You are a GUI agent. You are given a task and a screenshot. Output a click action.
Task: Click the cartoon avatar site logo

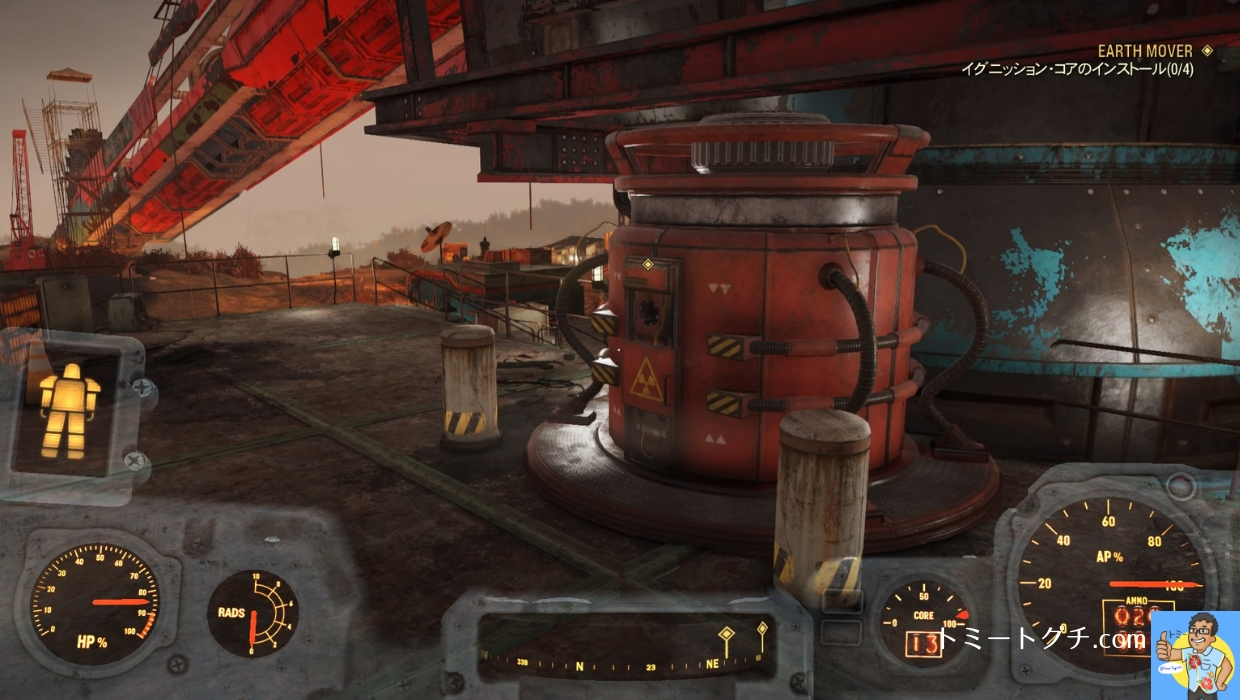[1195, 655]
